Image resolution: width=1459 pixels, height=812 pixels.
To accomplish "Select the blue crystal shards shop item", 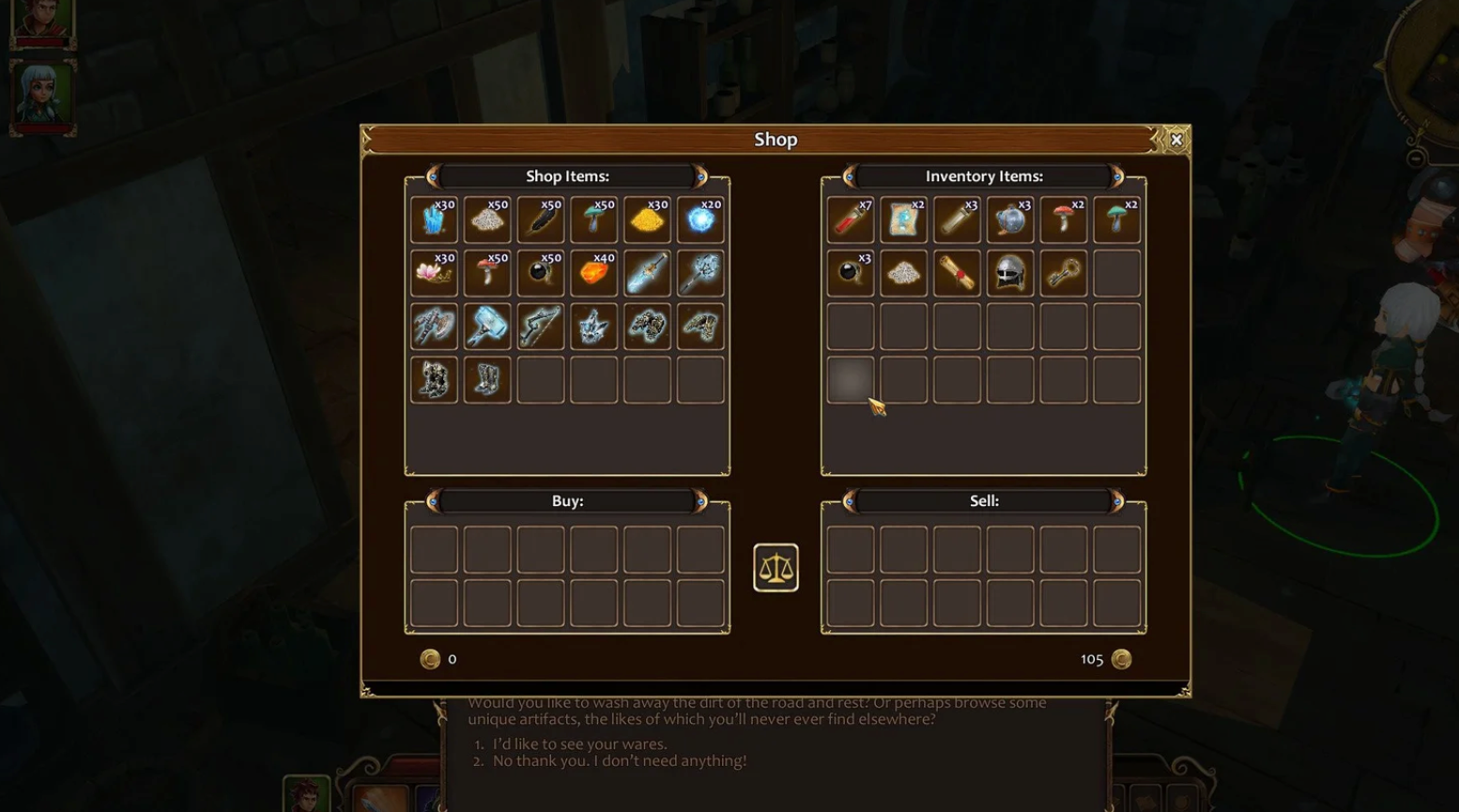I will tap(433, 219).
